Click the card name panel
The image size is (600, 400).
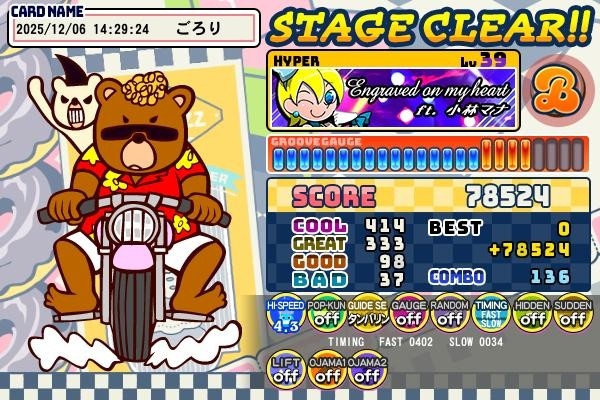click(134, 26)
